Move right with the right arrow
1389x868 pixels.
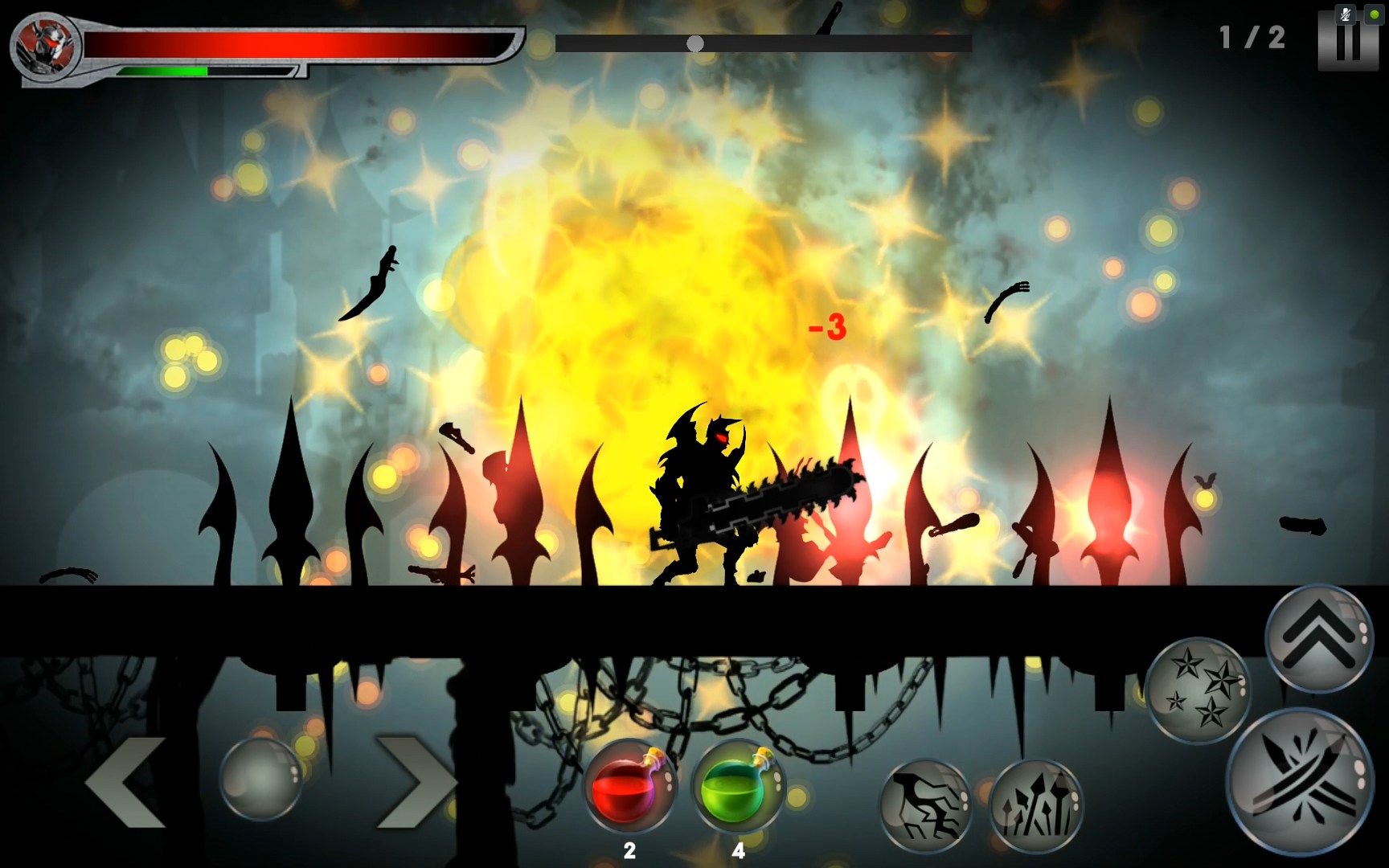(415, 782)
